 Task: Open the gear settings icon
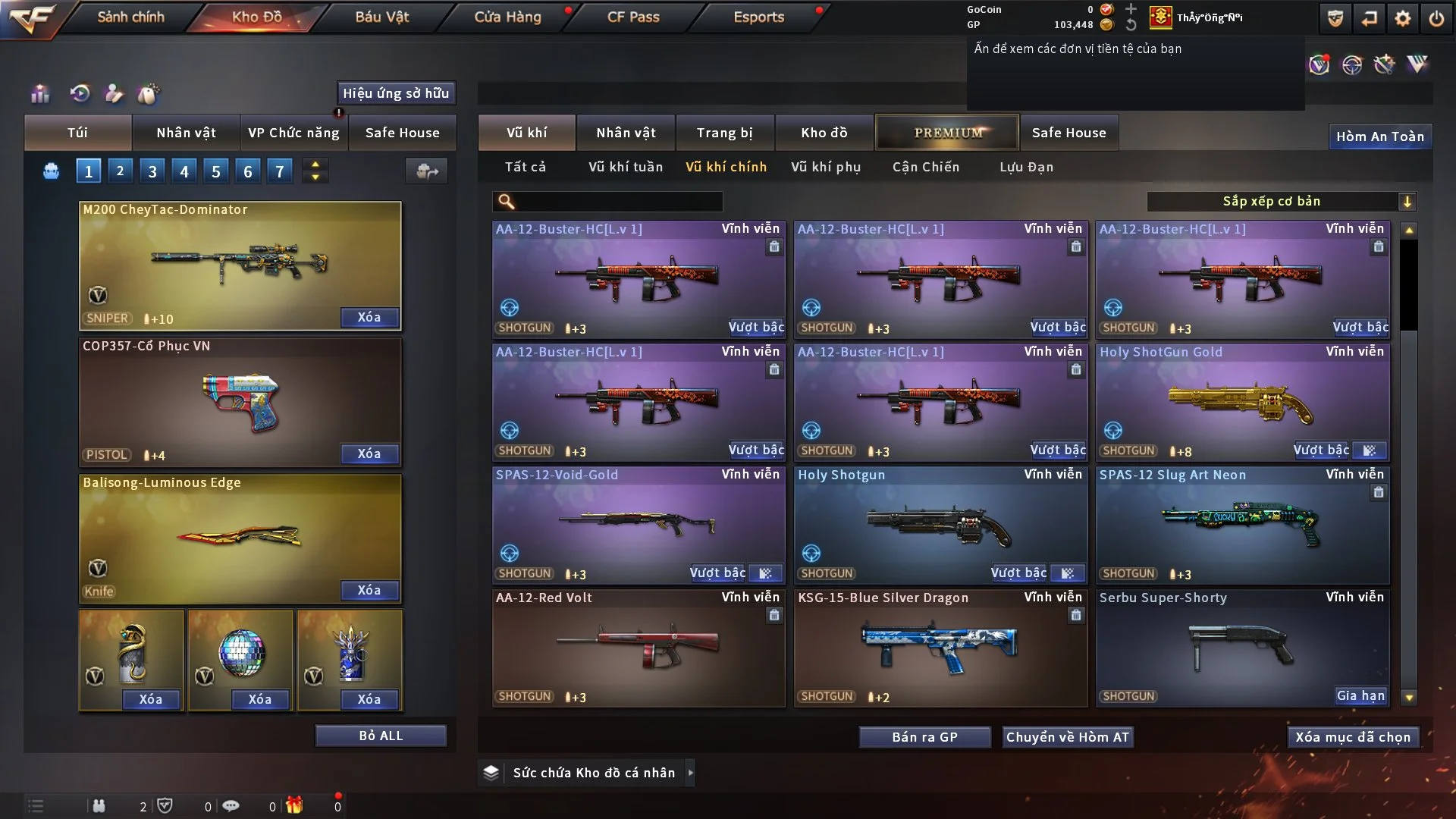tap(1403, 18)
